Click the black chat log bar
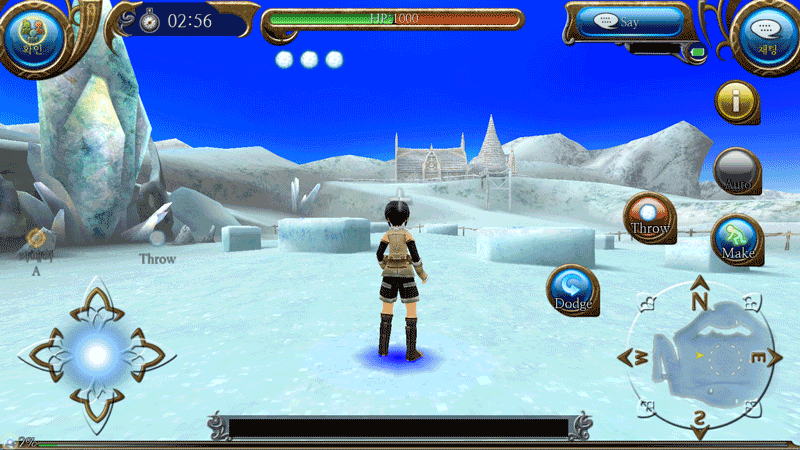The height and width of the screenshot is (450, 800). pos(398,428)
